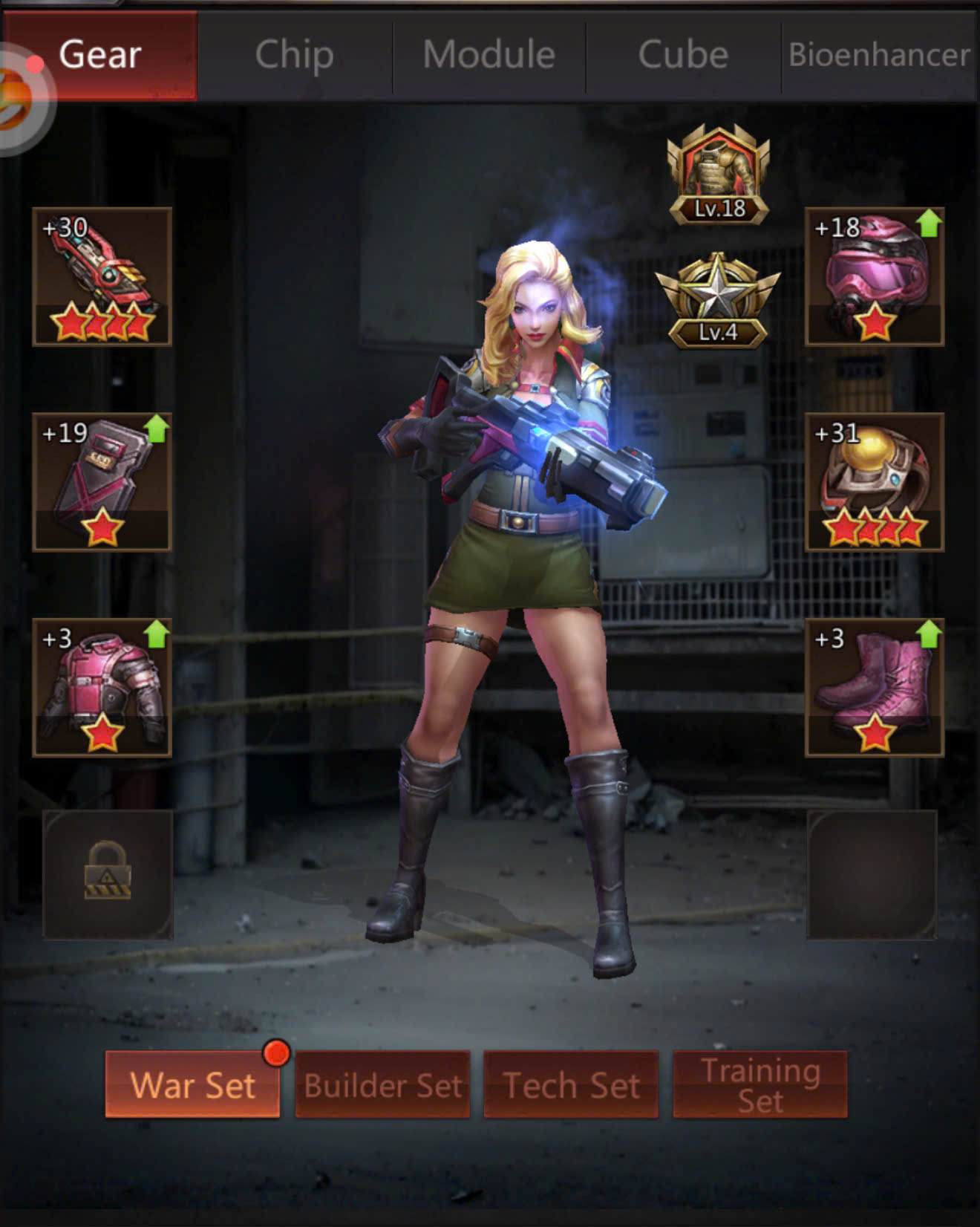Open the Chip tab
This screenshot has width=980, height=1227.
point(295,55)
